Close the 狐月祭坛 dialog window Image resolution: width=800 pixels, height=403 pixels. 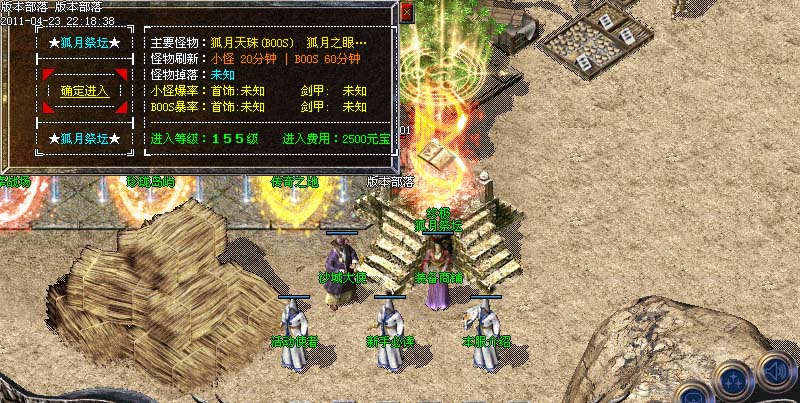pos(406,13)
